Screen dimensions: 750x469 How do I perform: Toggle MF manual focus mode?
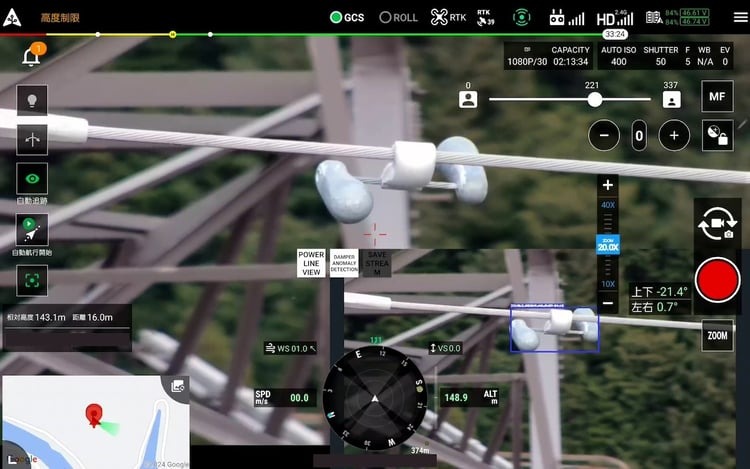coord(716,97)
